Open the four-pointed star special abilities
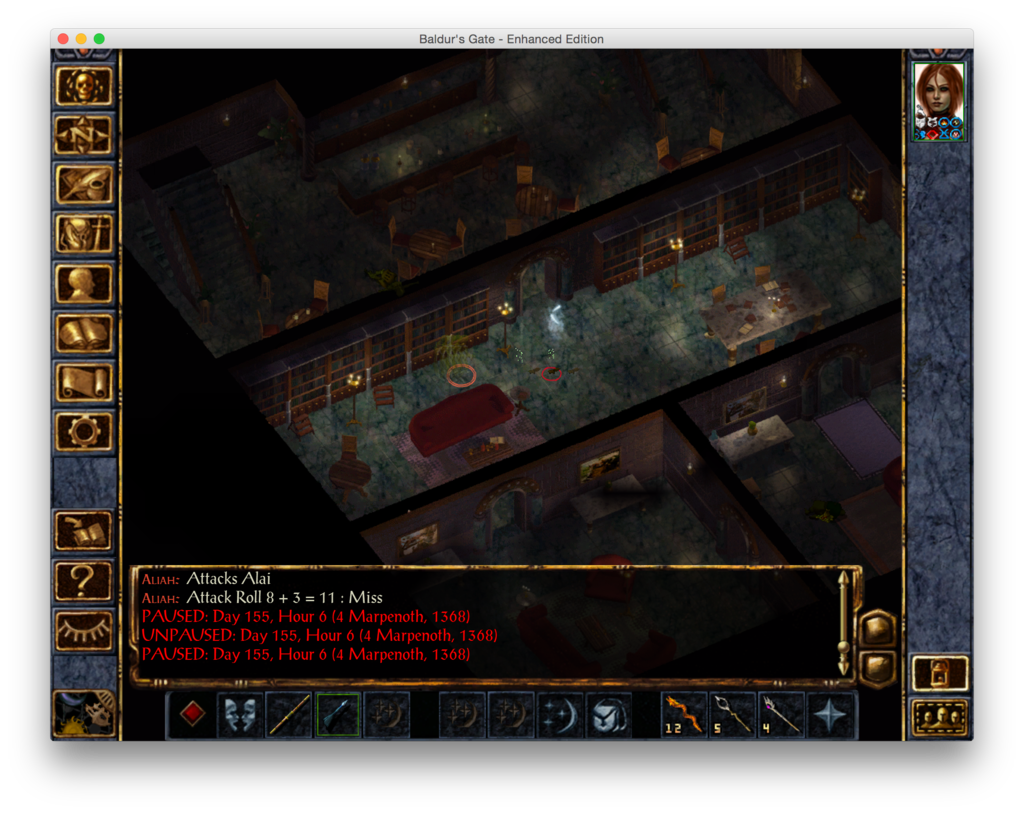1024x813 pixels. coord(831,715)
